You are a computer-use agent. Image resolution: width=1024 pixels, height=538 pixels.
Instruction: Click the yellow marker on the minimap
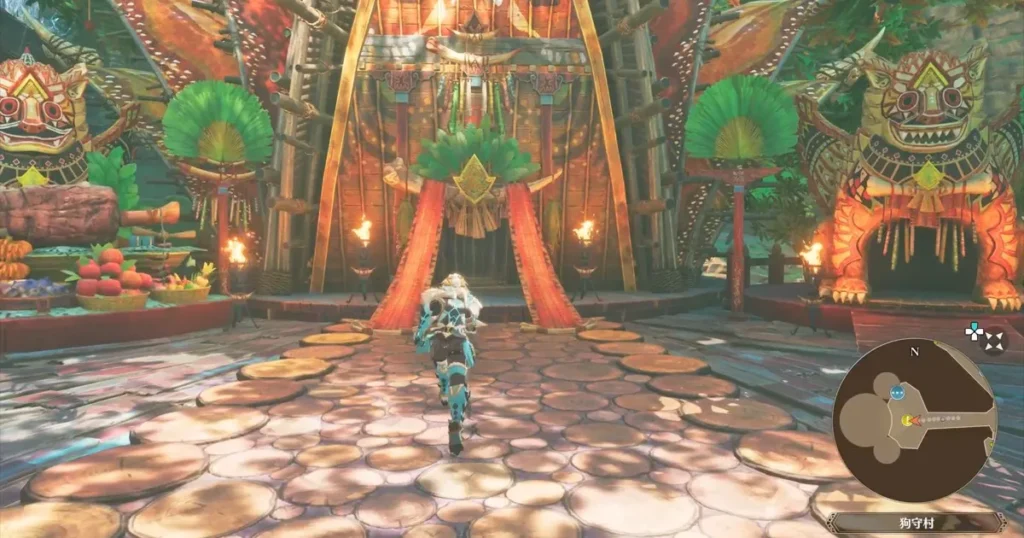(x=908, y=420)
